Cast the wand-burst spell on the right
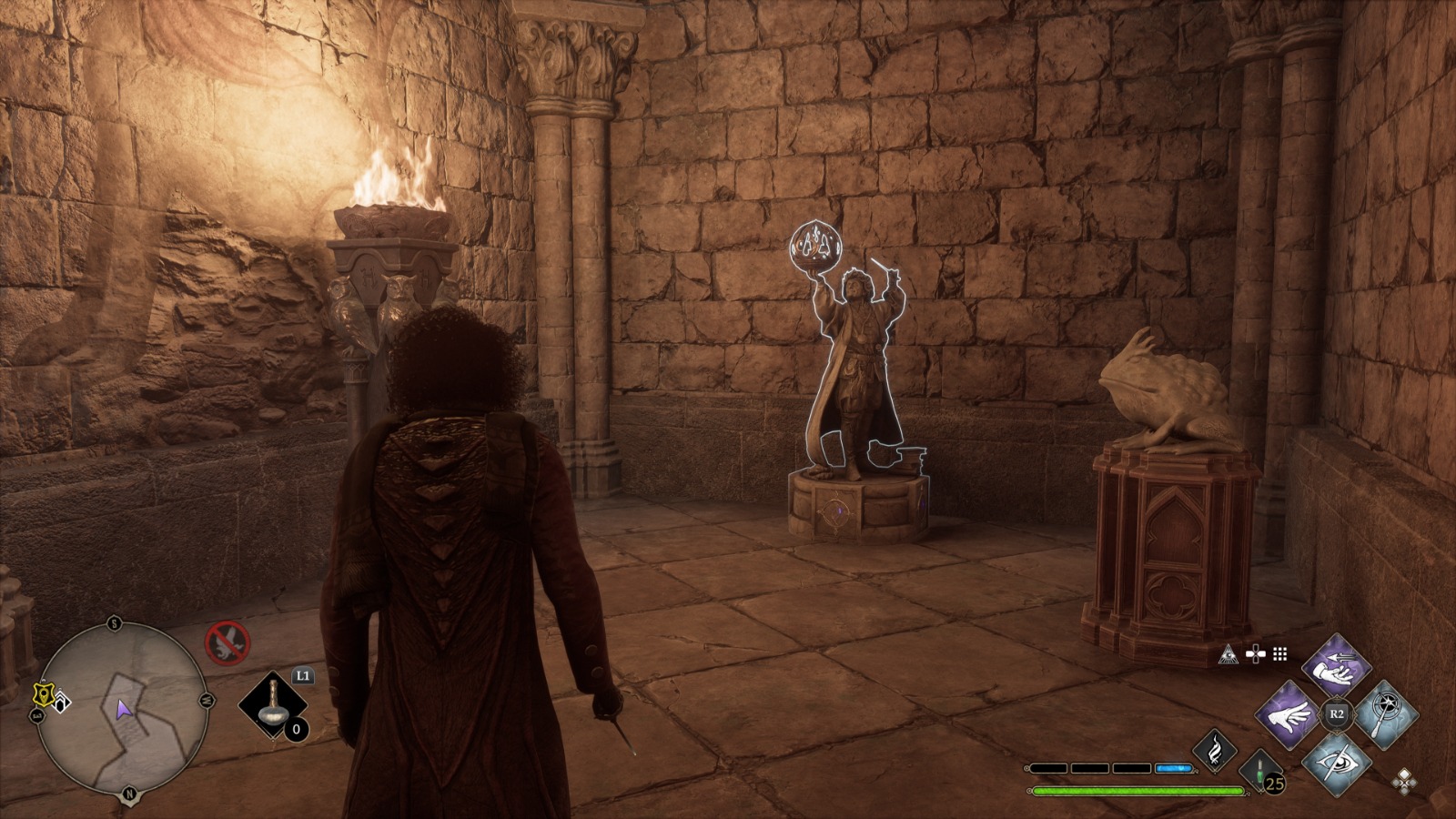Screen dimensions: 1456x819 1382,713
